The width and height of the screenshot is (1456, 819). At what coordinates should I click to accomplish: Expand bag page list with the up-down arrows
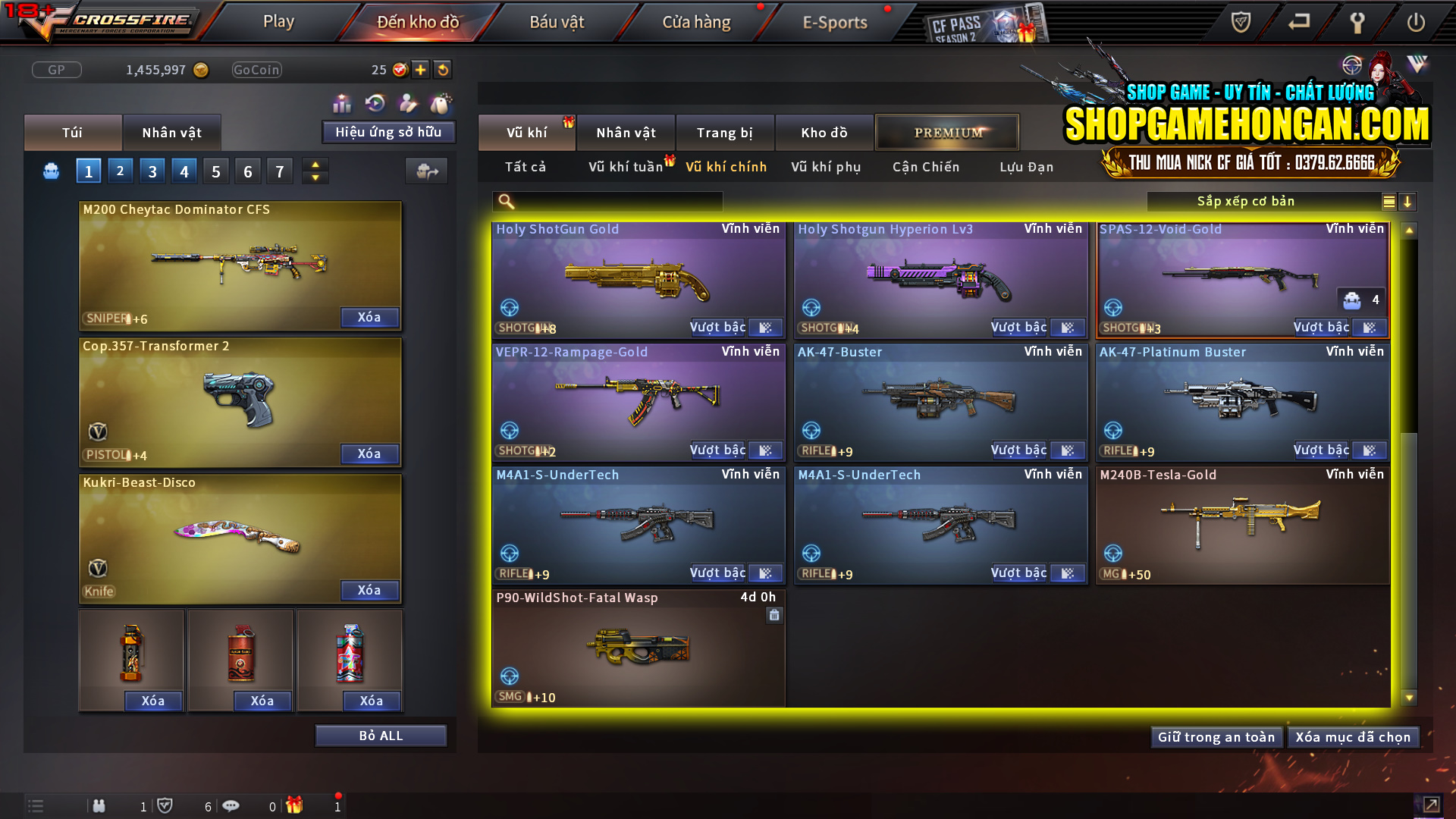[x=315, y=171]
